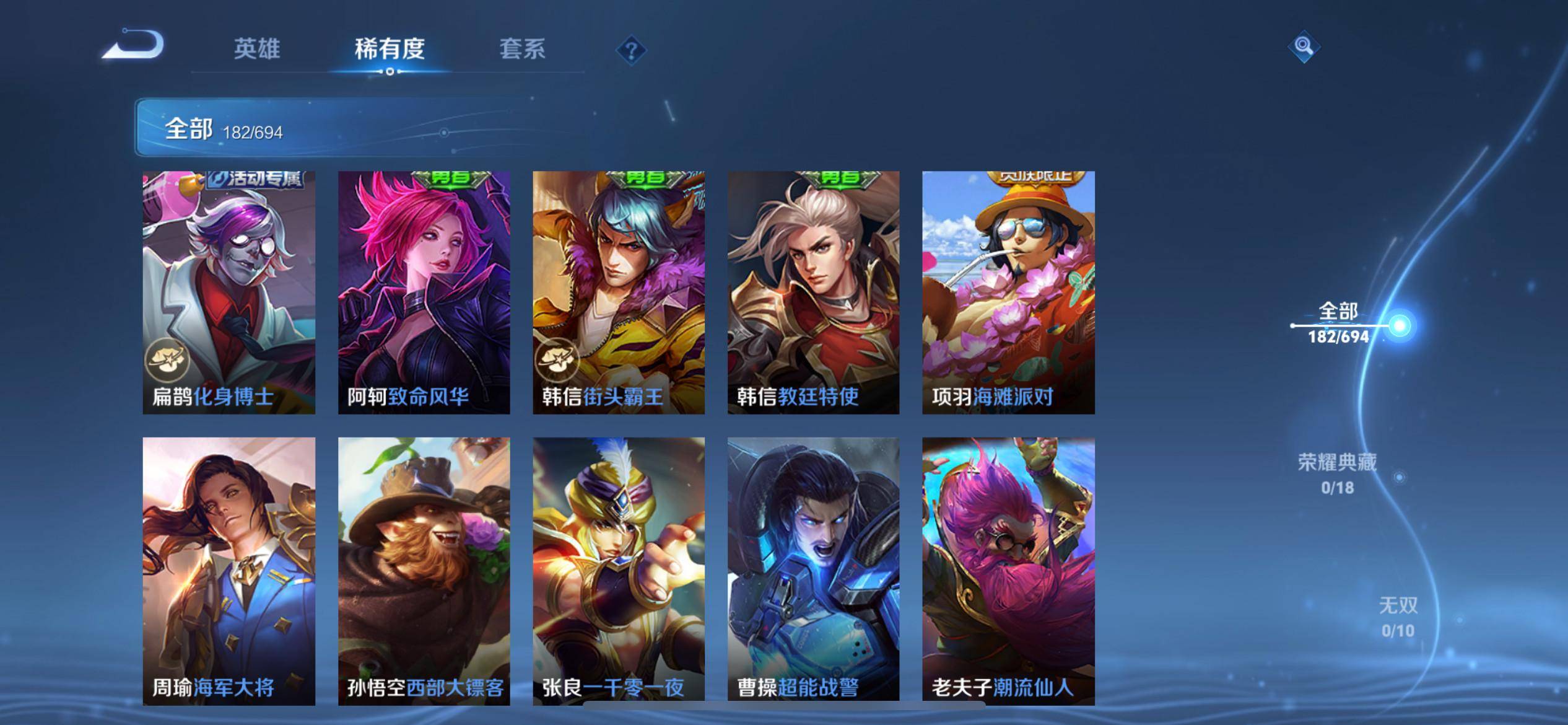Go back using the return arrow
The height and width of the screenshot is (725, 1568).
pyautogui.click(x=134, y=45)
